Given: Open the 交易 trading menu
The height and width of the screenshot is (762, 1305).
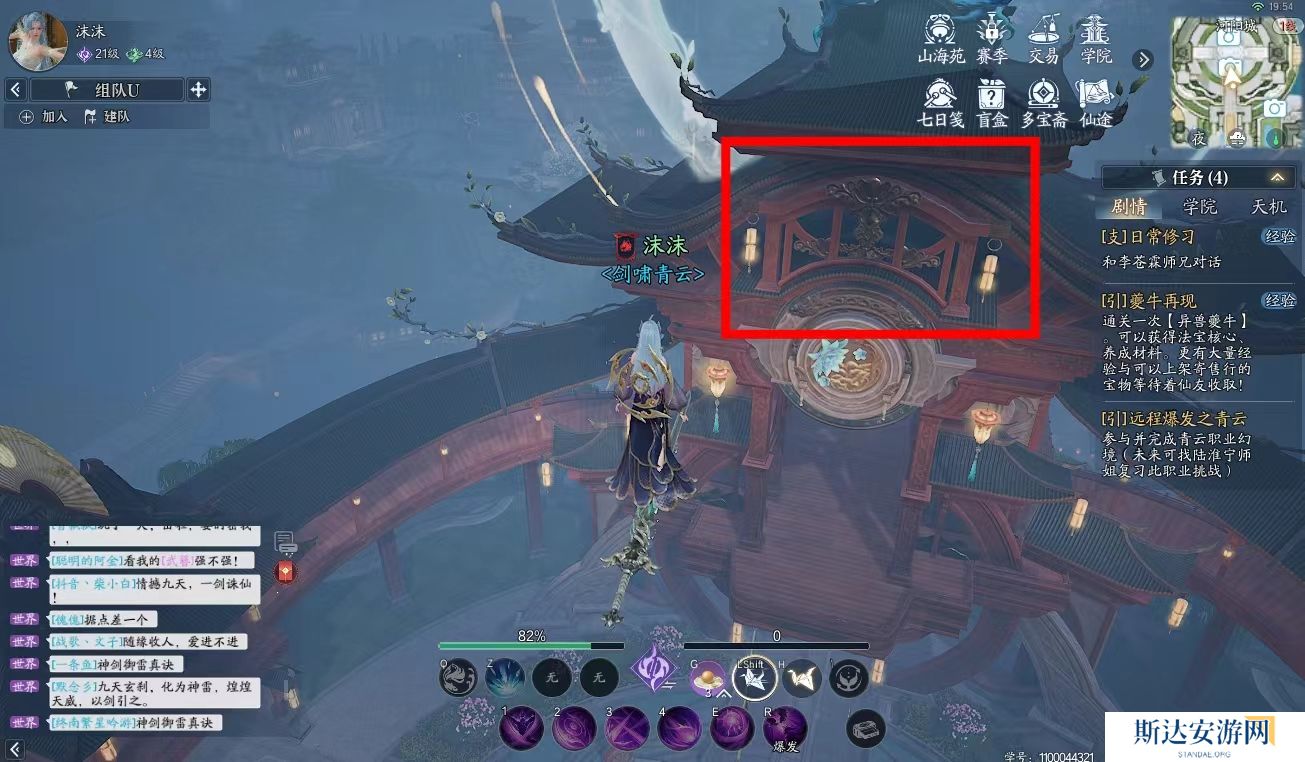Looking at the screenshot, I should (x=1043, y=38).
